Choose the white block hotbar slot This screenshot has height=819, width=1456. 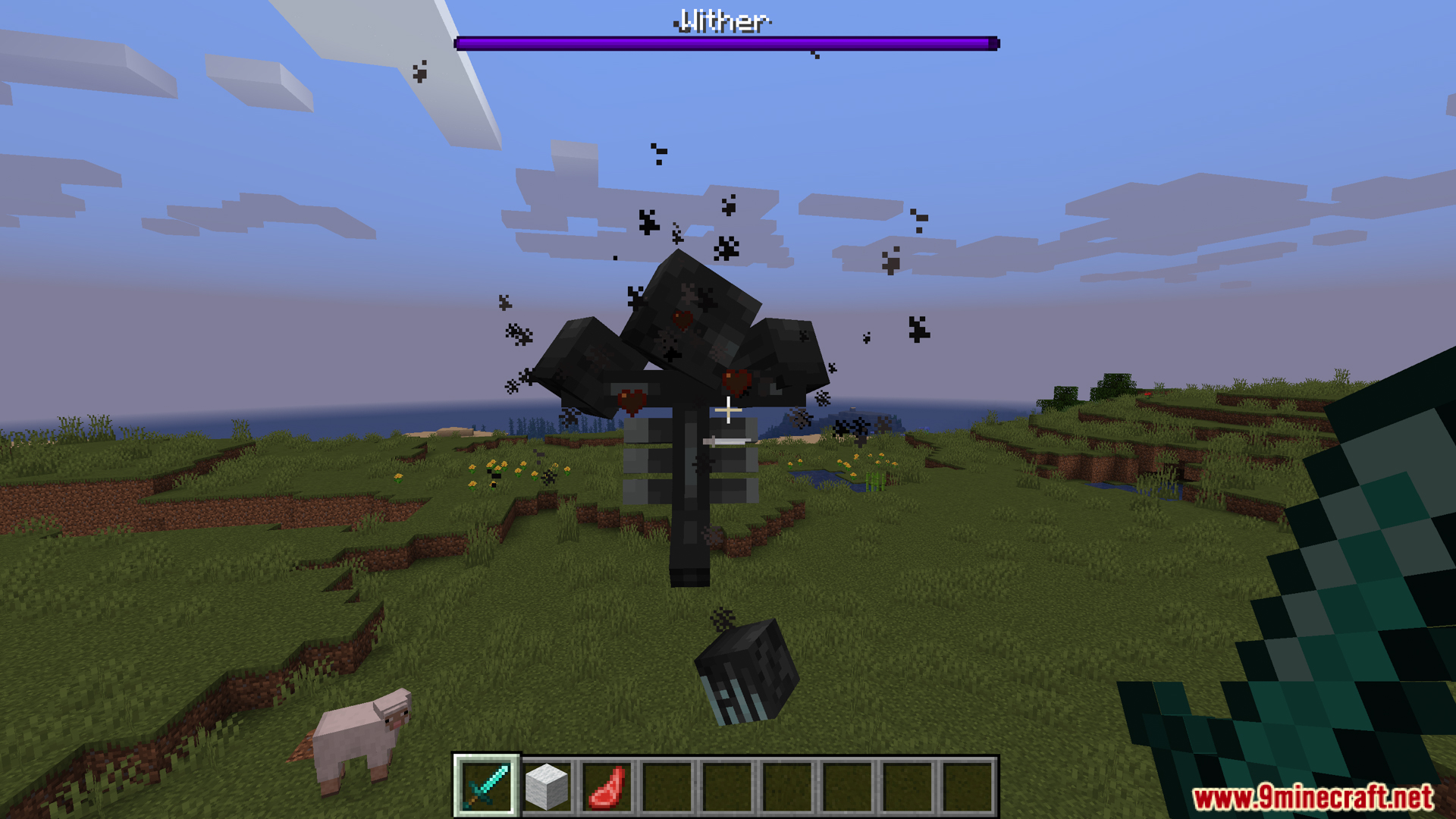[546, 786]
